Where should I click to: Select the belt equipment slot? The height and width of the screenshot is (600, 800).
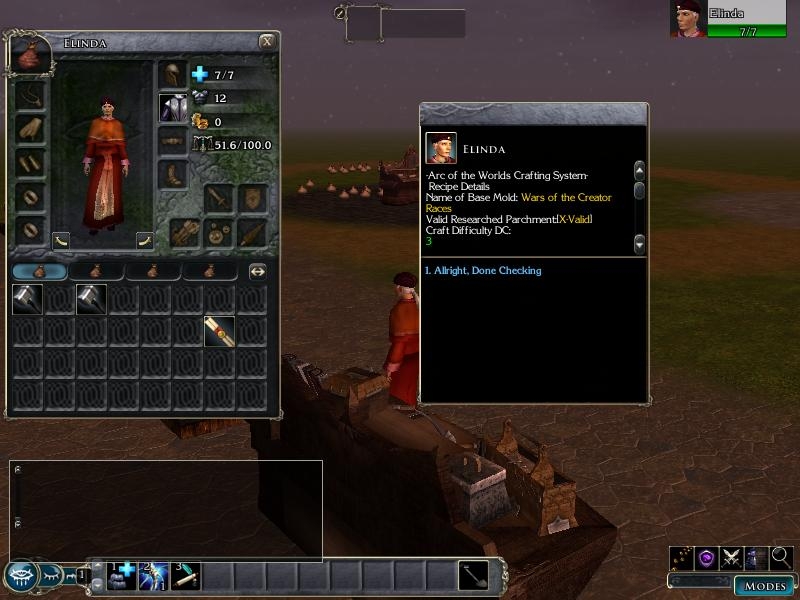coord(173,141)
